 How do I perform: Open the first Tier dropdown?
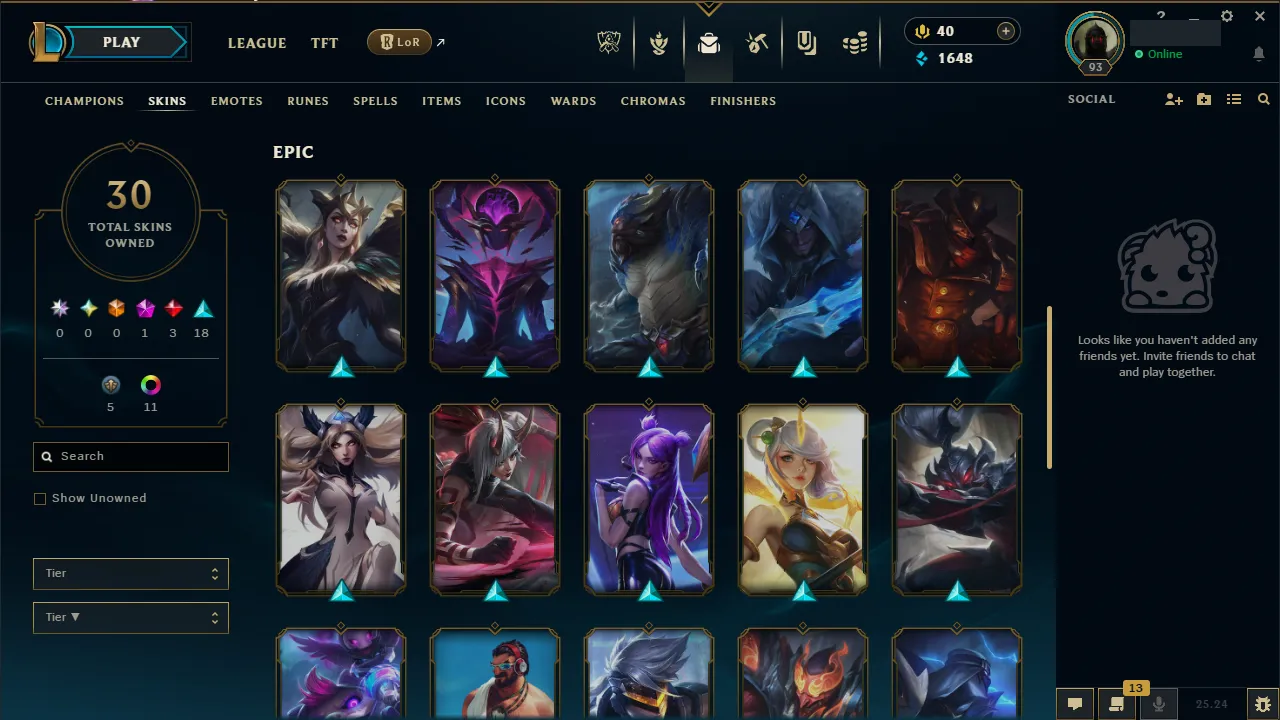[x=130, y=573]
